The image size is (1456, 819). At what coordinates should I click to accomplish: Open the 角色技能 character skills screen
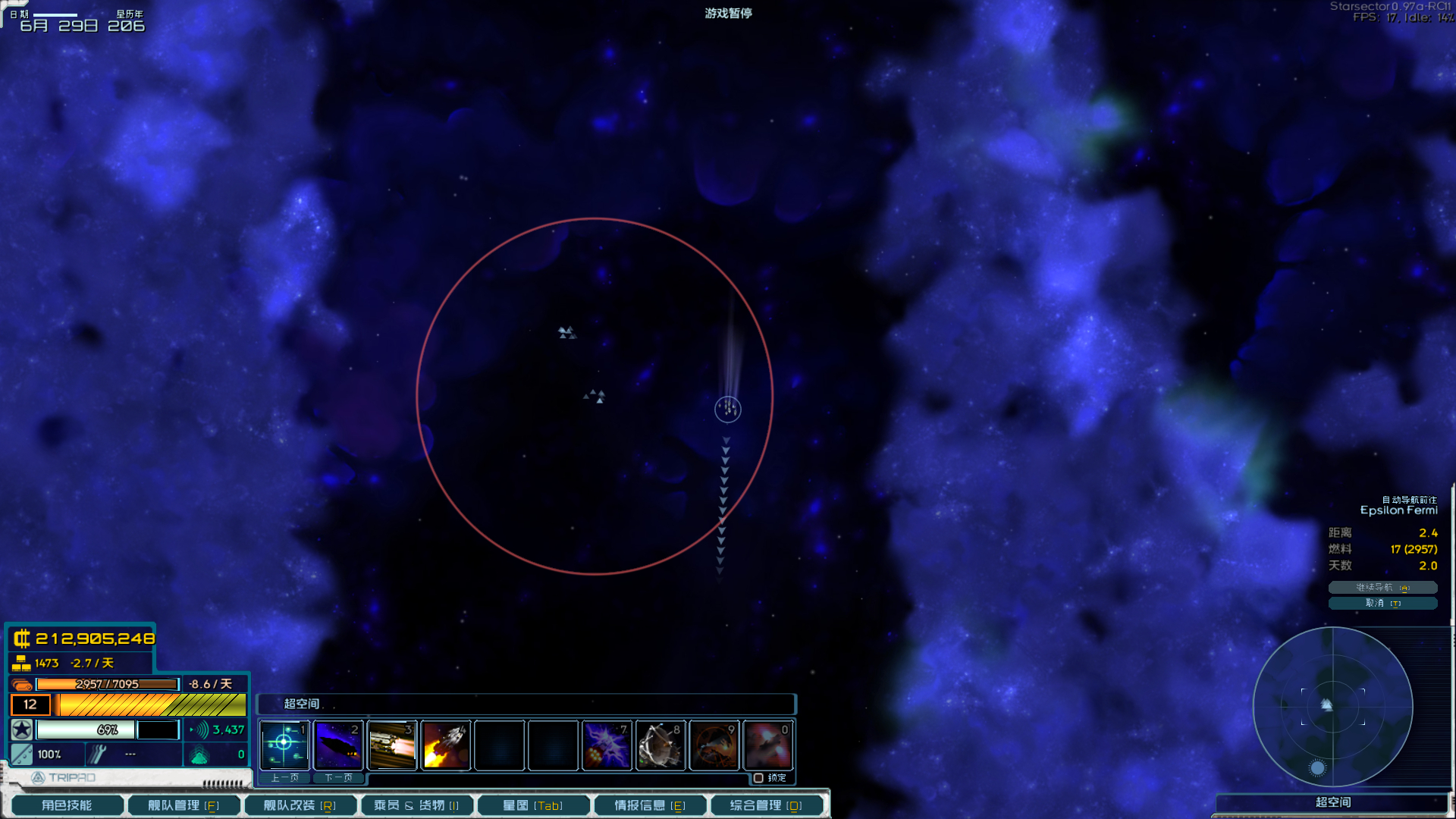(x=67, y=805)
